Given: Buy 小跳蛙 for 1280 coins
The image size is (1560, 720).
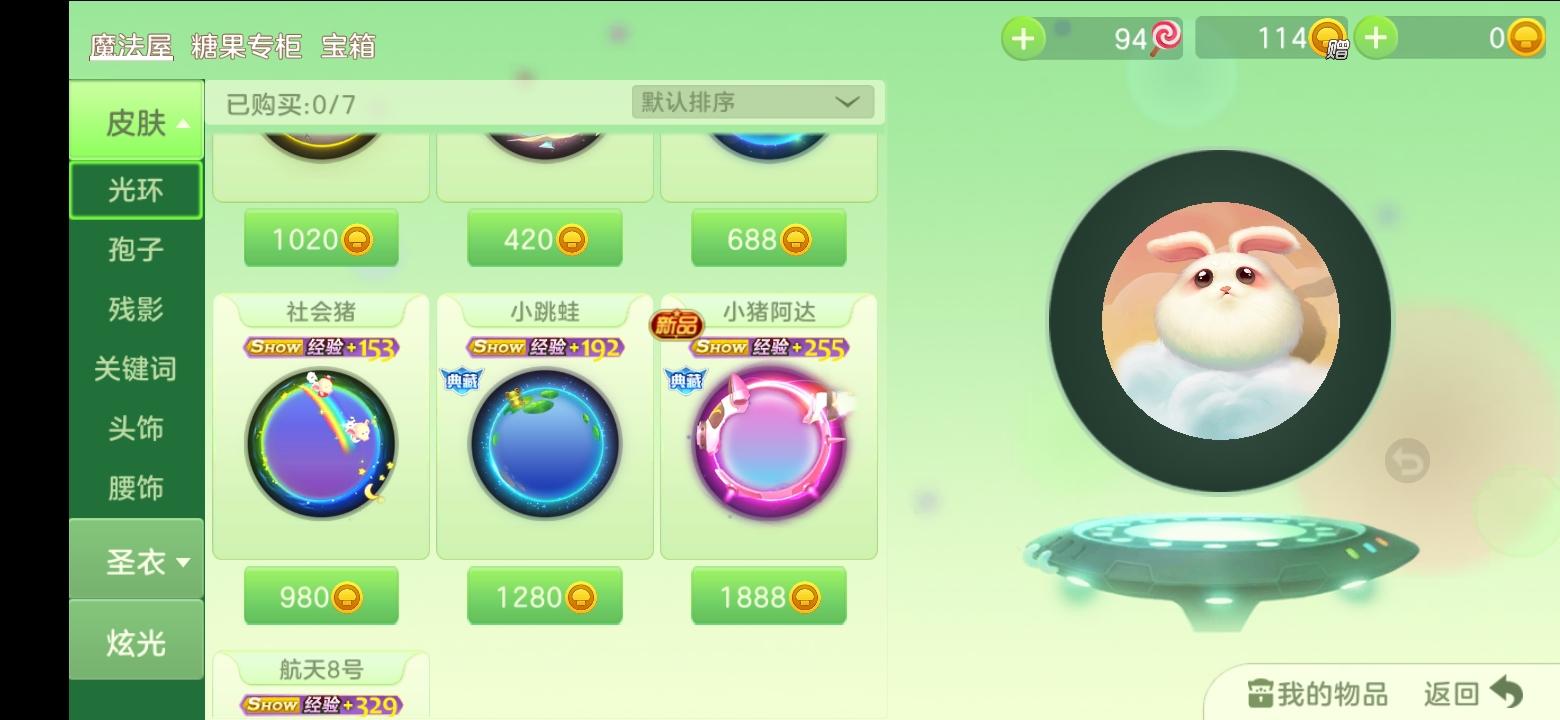Looking at the screenshot, I should [x=544, y=595].
